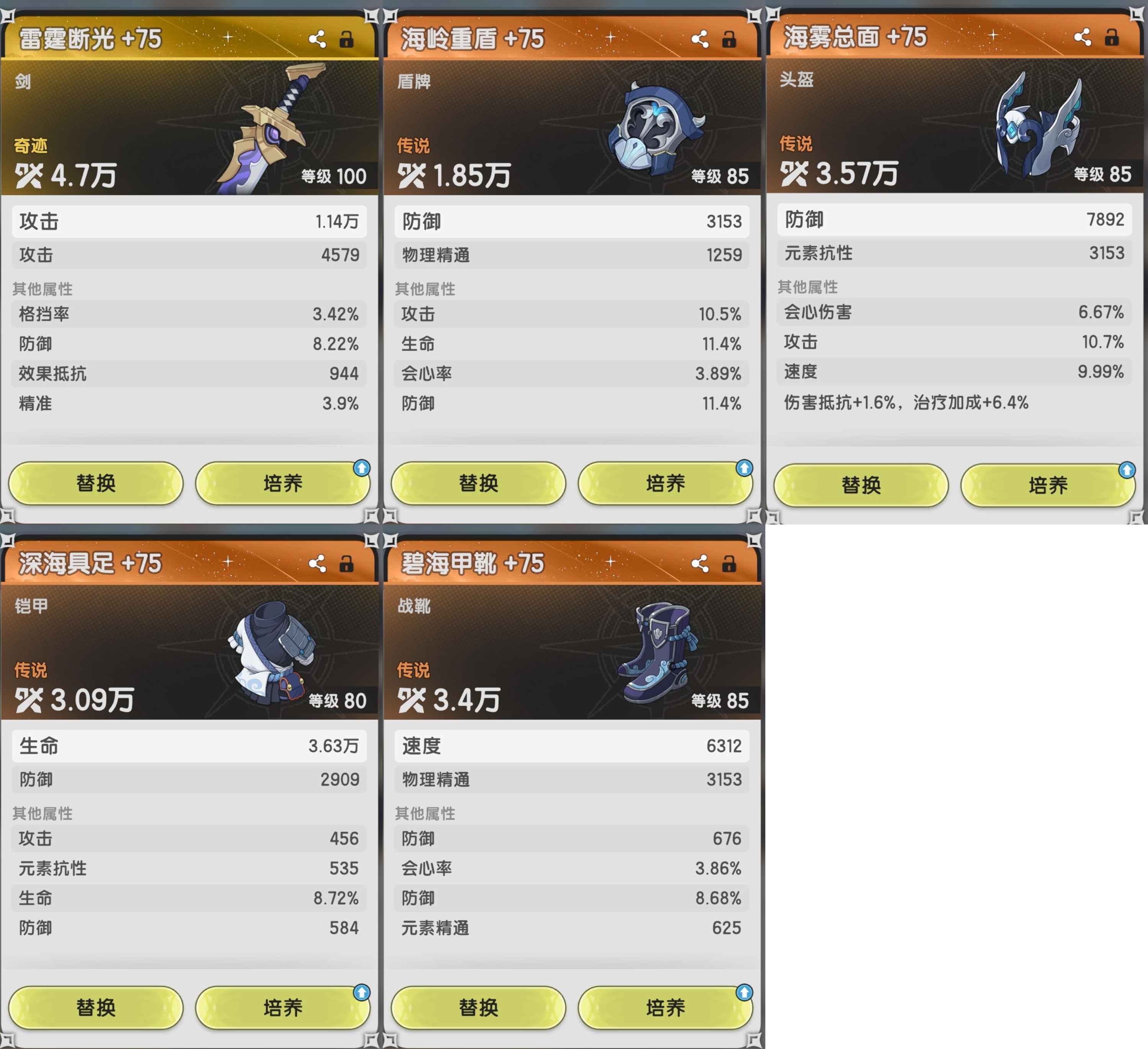The image size is (1148, 1049).
Task: Click 替换 under the 深海具足 armor
Action: (x=96, y=1007)
